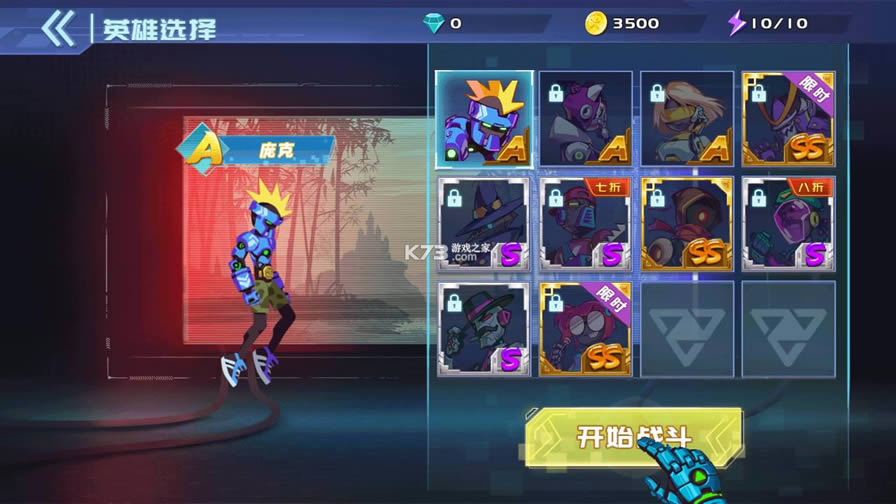Screen dimensions: 896x504
Task: Select the fedora skeleton S hero
Action: pos(484,329)
